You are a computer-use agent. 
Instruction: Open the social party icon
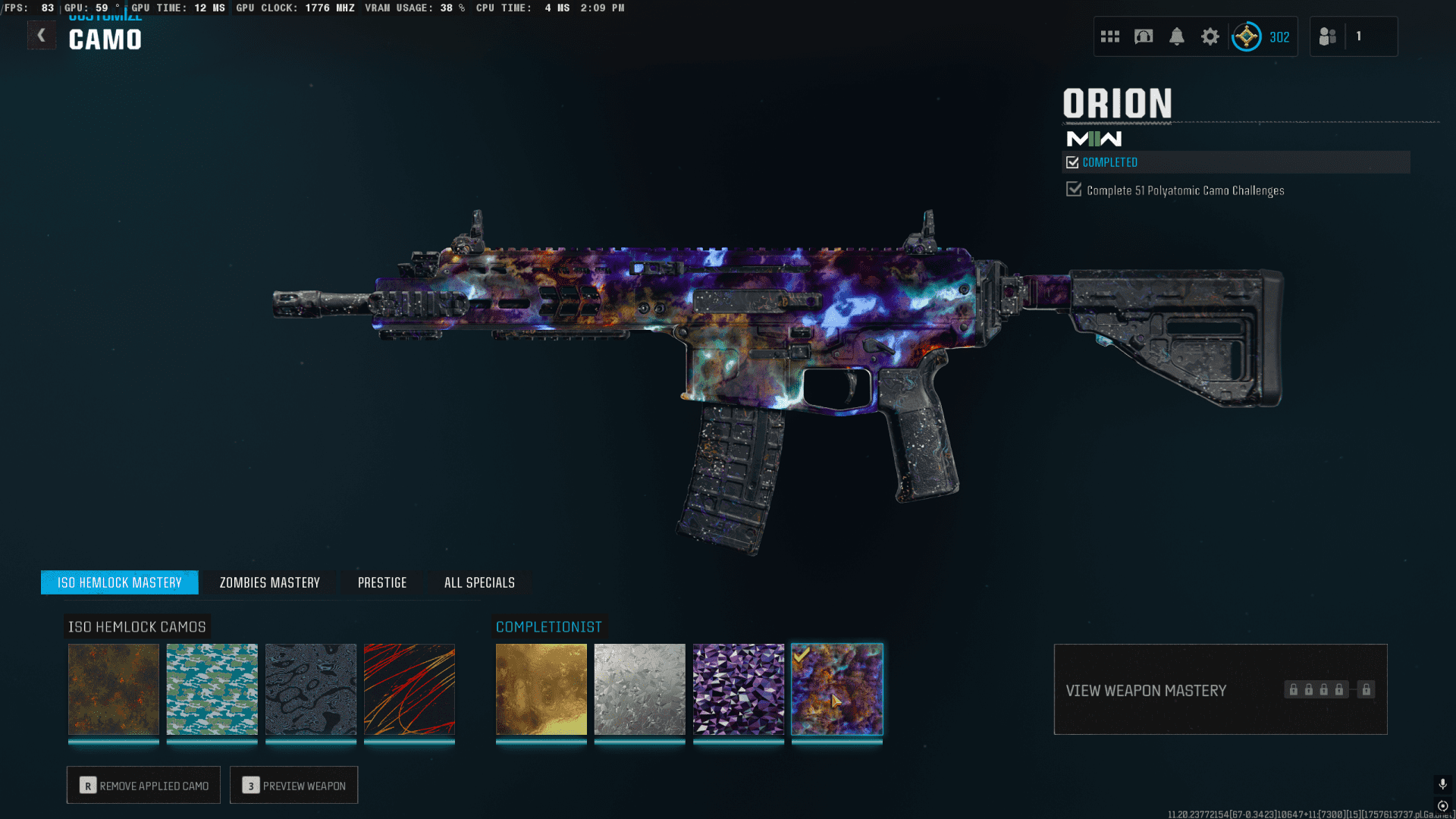(x=1327, y=36)
